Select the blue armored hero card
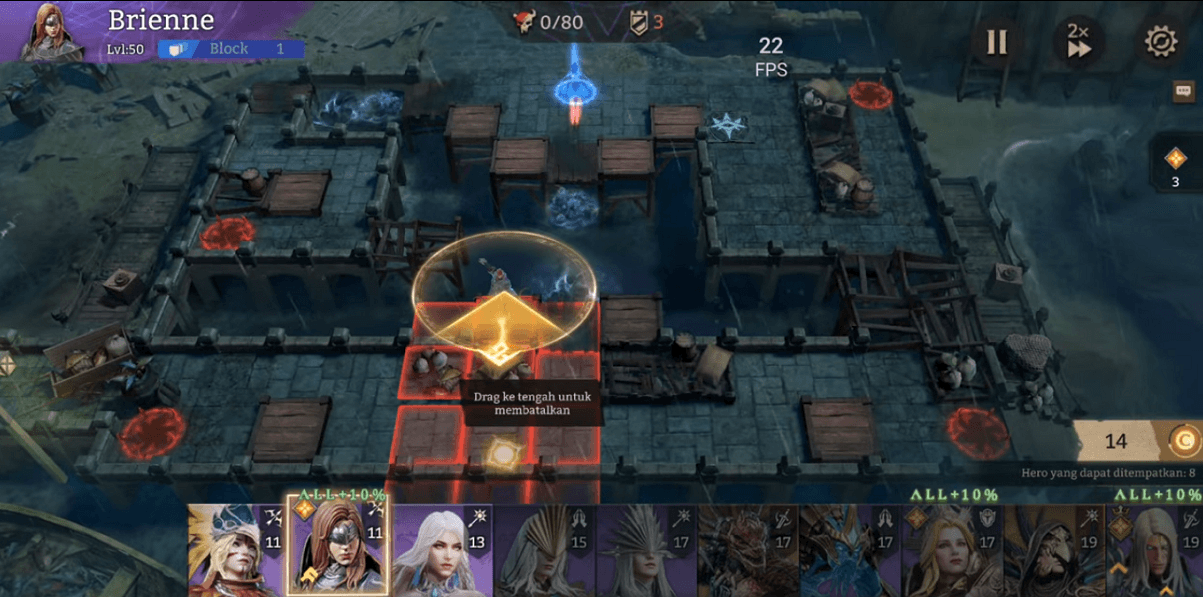This screenshot has width=1203, height=597. tap(848, 550)
